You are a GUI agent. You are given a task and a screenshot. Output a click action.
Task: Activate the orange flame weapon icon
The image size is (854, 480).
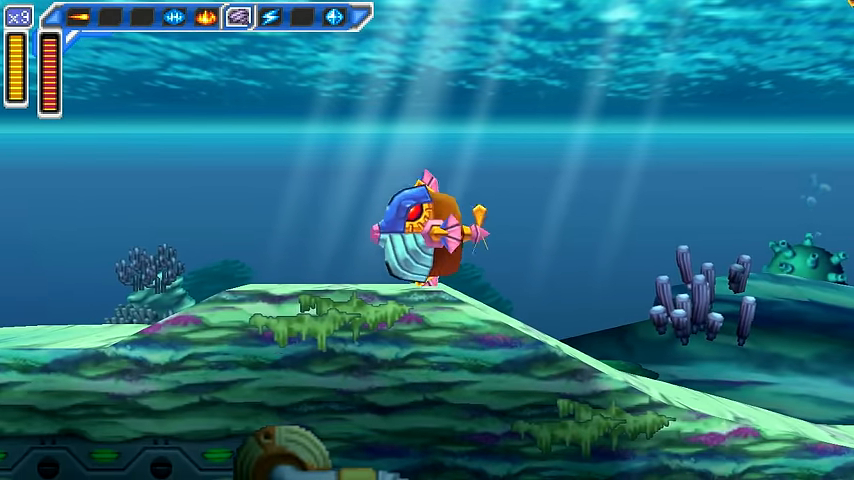(206, 17)
